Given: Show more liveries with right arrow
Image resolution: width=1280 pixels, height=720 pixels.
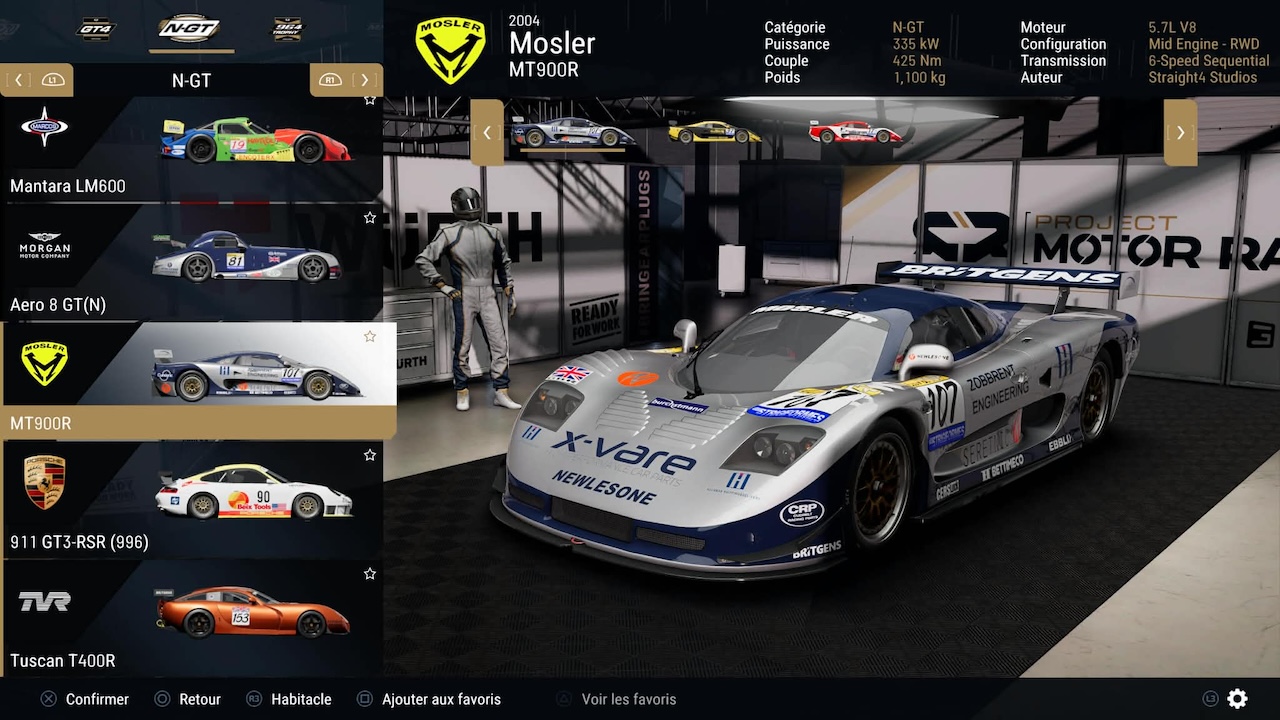Looking at the screenshot, I should 1180,132.
